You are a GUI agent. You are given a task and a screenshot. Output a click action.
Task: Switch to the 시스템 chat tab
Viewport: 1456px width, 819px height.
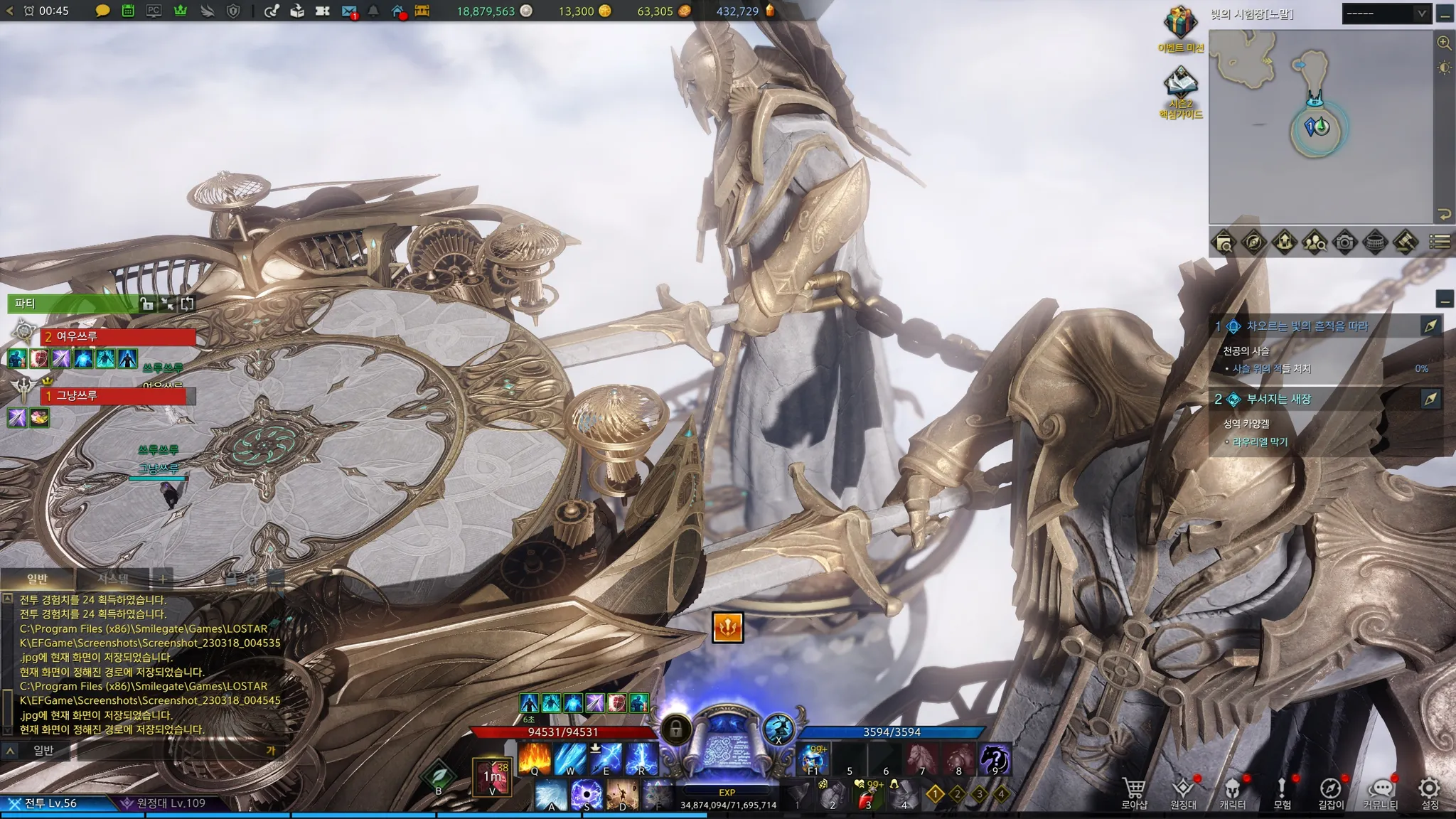point(114,579)
